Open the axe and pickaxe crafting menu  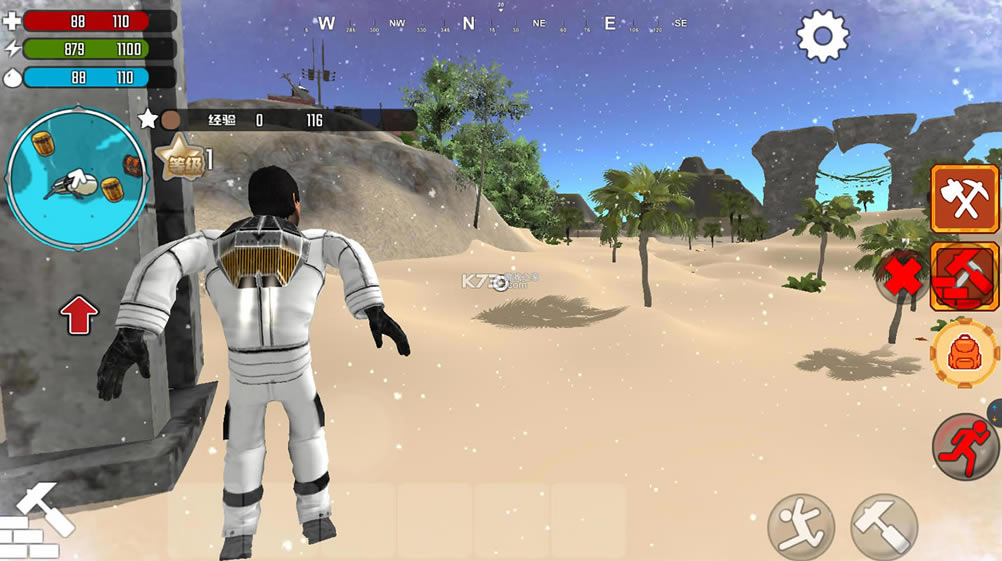[x=964, y=199]
